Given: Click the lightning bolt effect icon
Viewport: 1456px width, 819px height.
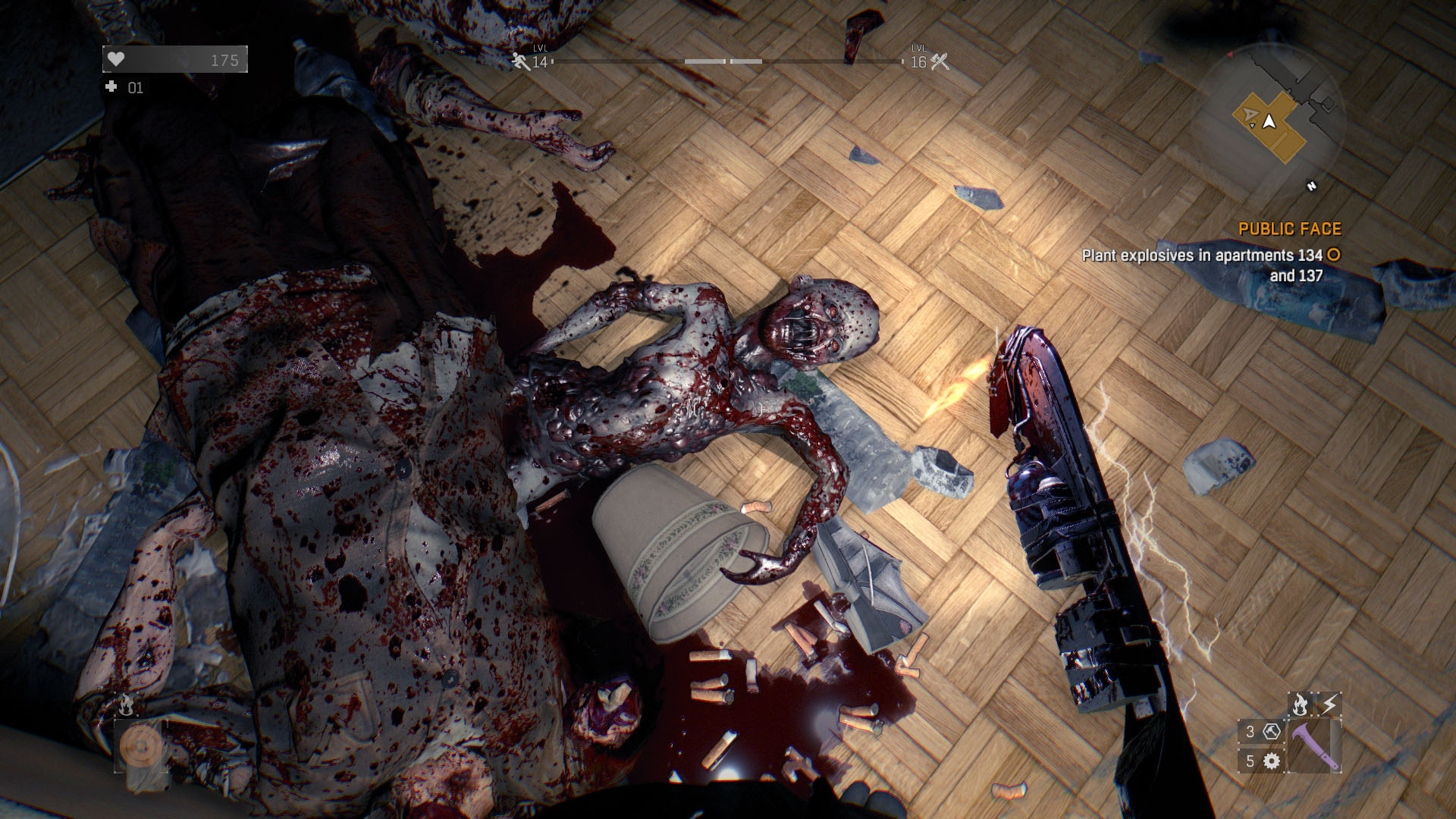Looking at the screenshot, I should point(1329,704).
